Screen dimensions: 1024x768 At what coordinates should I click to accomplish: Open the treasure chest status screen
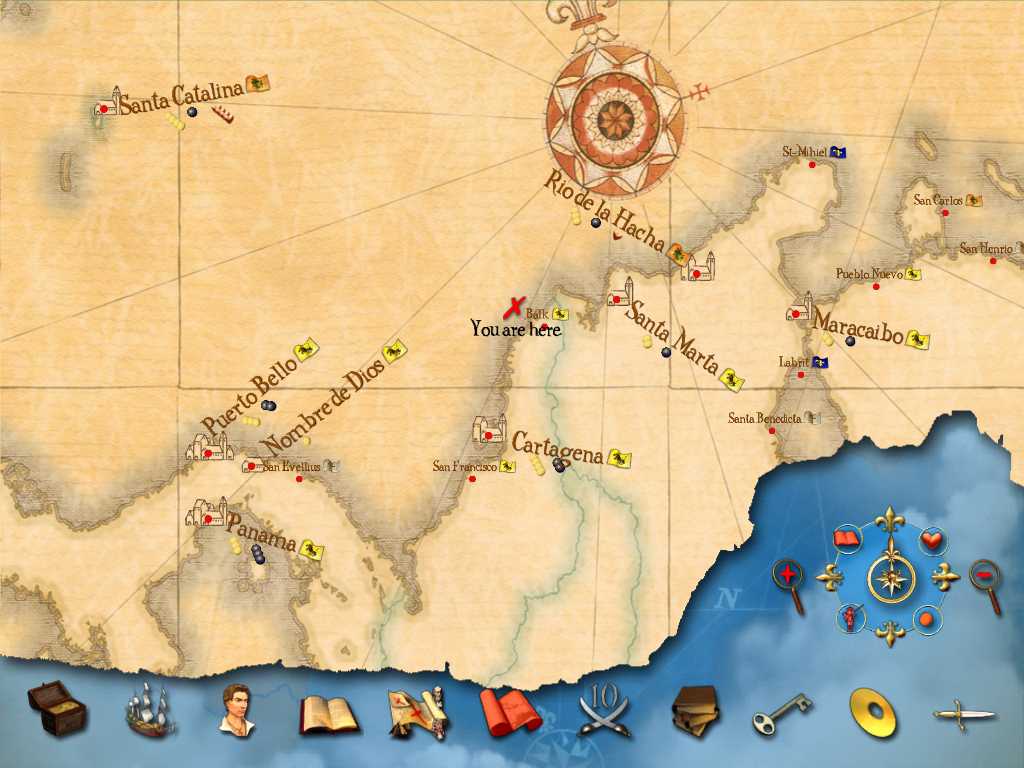coord(56,708)
